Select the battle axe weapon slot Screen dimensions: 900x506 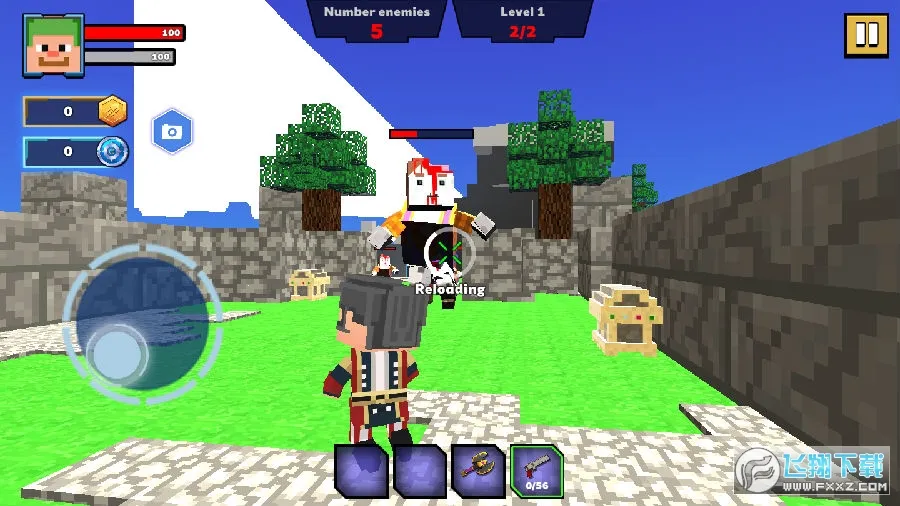tap(478, 470)
